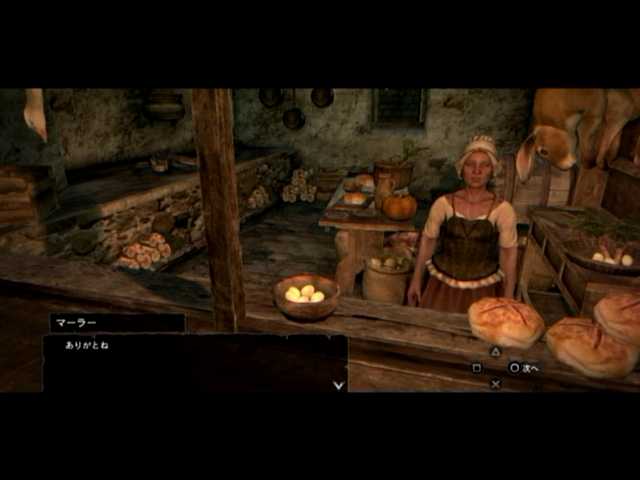Advance dialogue using the down arrow indicator
Image resolution: width=640 pixels, height=480 pixels.
click(338, 384)
